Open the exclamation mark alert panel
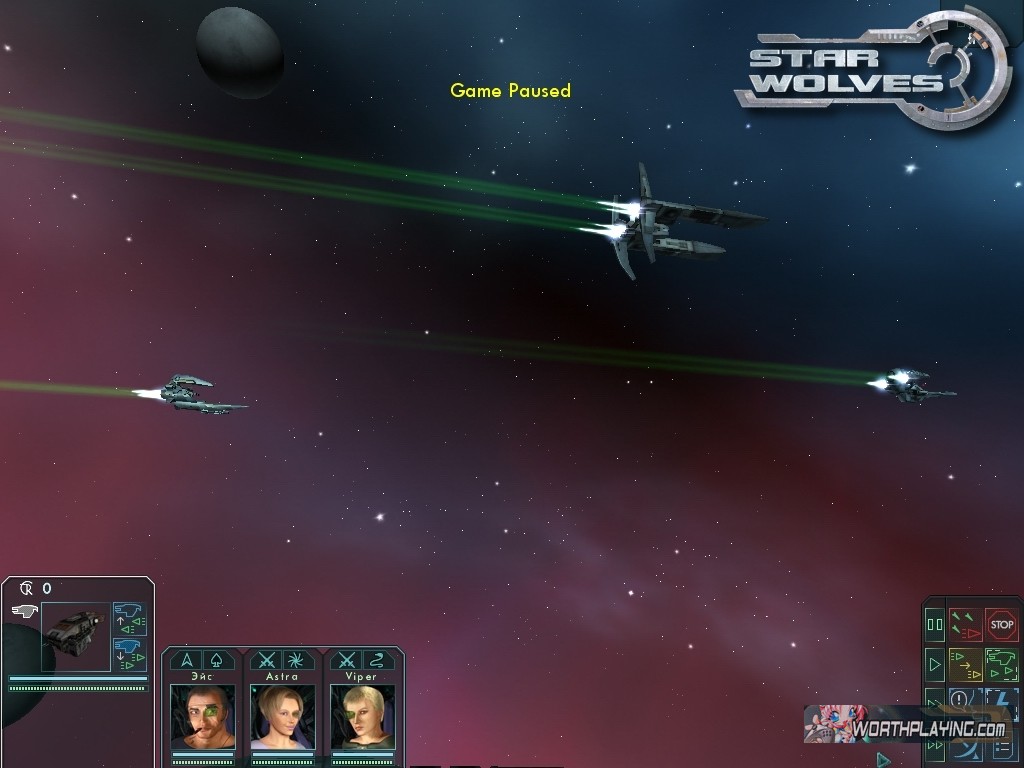This screenshot has height=768, width=1024. coord(960,699)
